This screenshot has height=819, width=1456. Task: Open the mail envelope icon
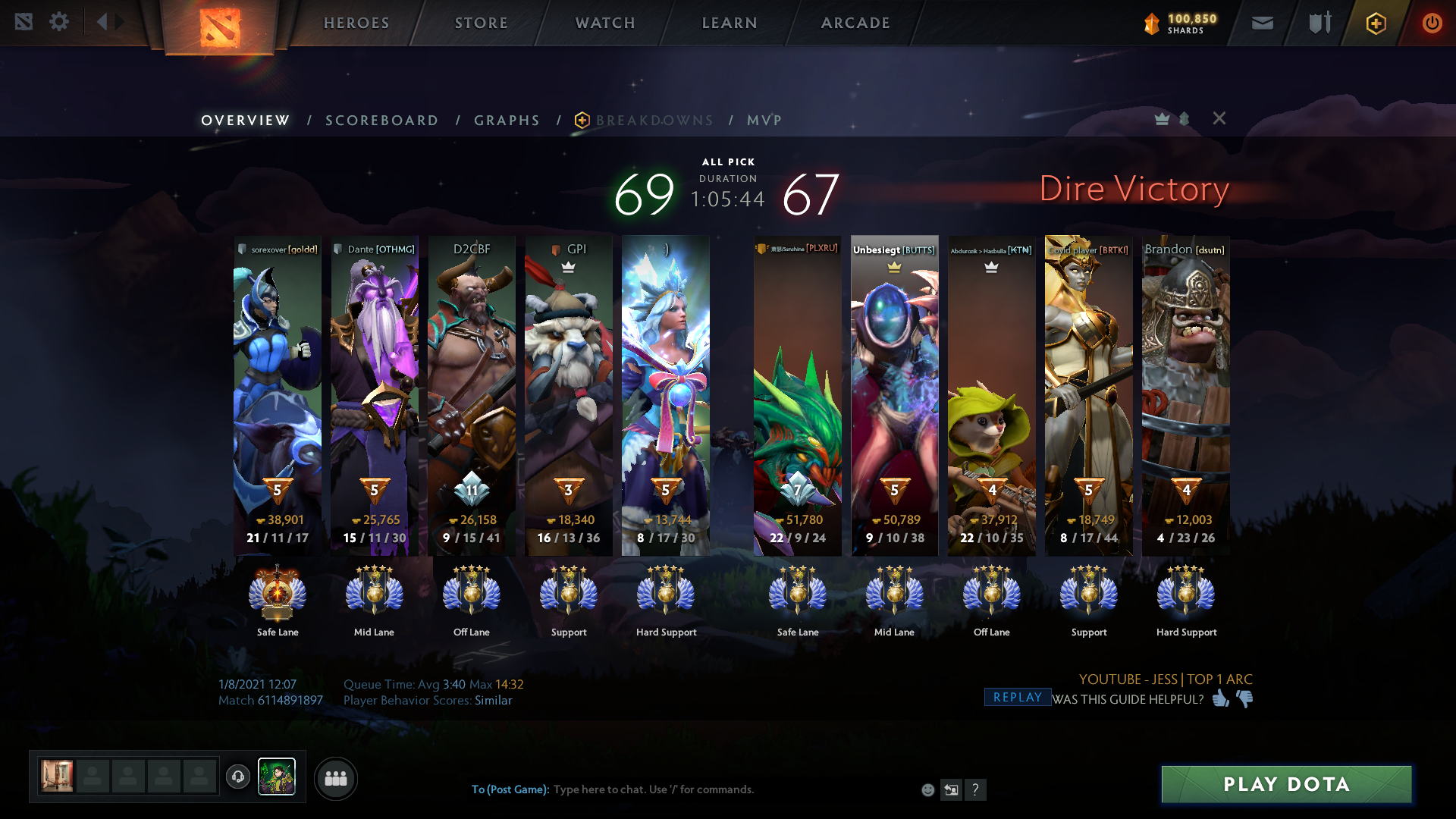coord(1262,23)
